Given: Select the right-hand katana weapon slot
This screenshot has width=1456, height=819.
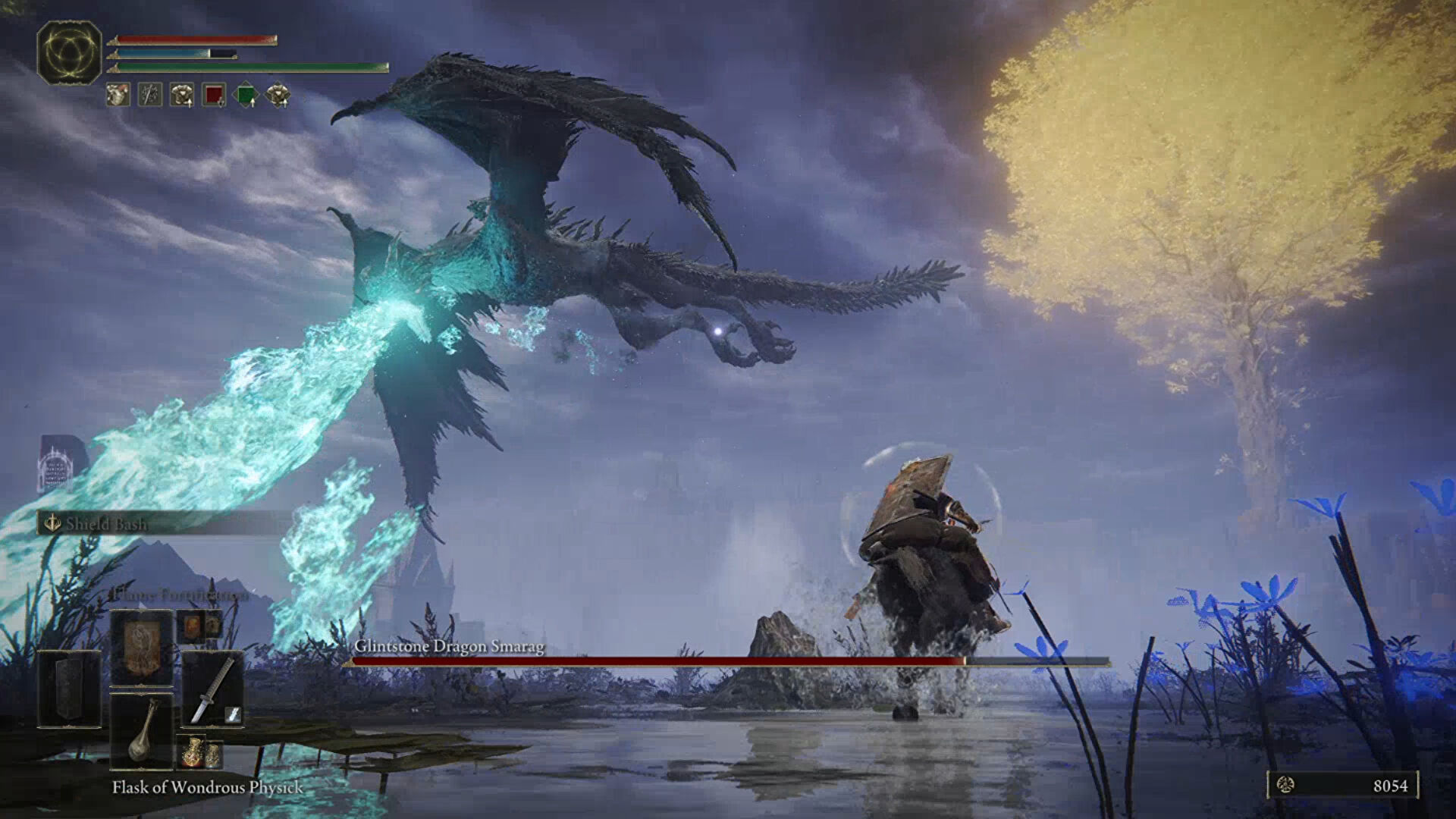Looking at the screenshot, I should 212,689.
